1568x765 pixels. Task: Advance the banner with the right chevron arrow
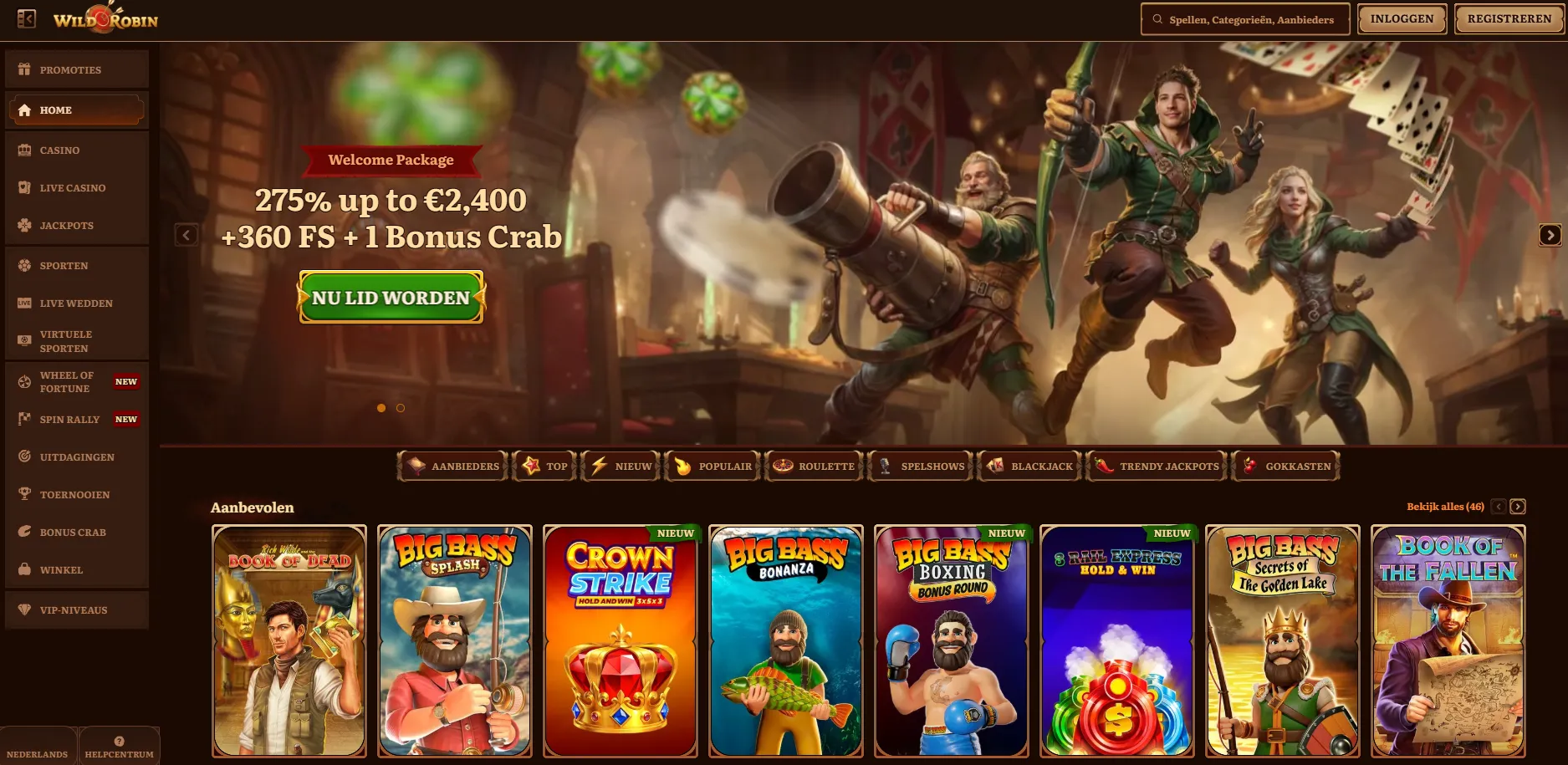pos(1550,235)
